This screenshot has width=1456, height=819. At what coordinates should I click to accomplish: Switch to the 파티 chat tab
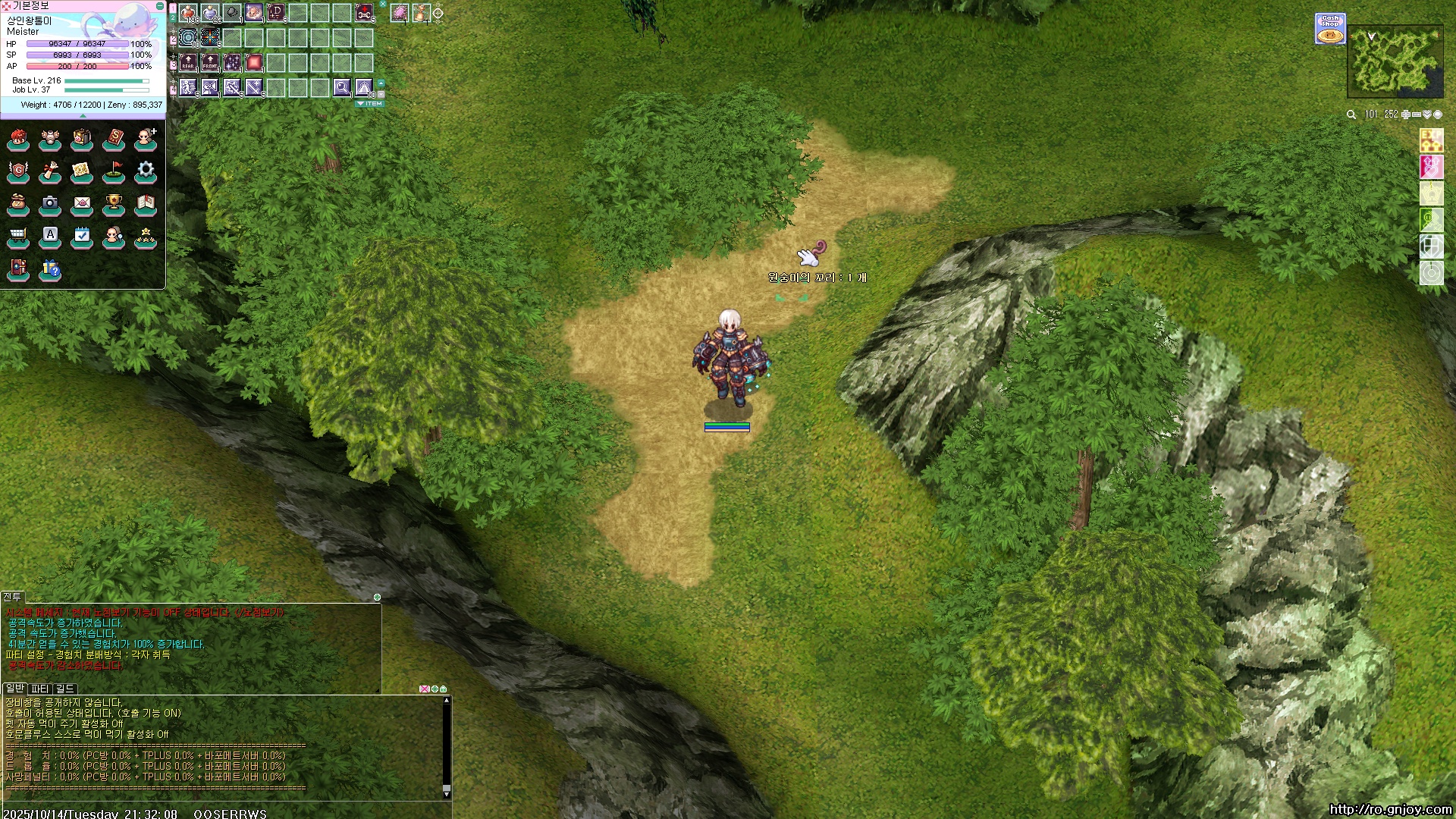tap(40, 689)
